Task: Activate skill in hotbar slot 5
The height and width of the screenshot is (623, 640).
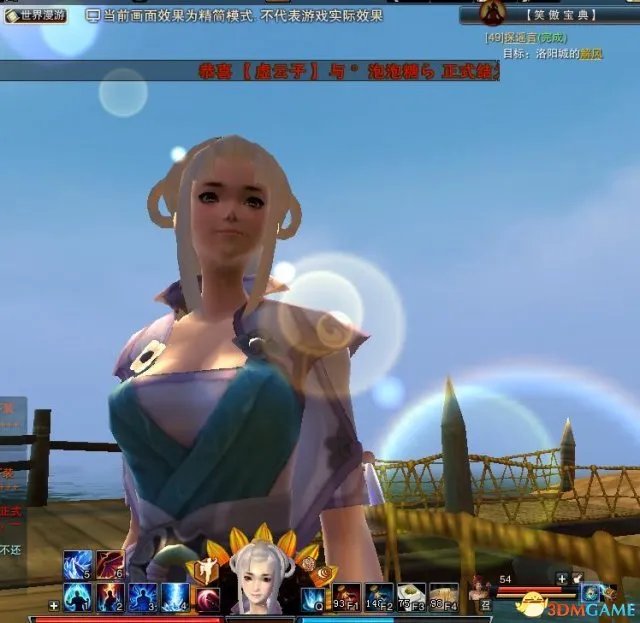Action: tap(77, 565)
